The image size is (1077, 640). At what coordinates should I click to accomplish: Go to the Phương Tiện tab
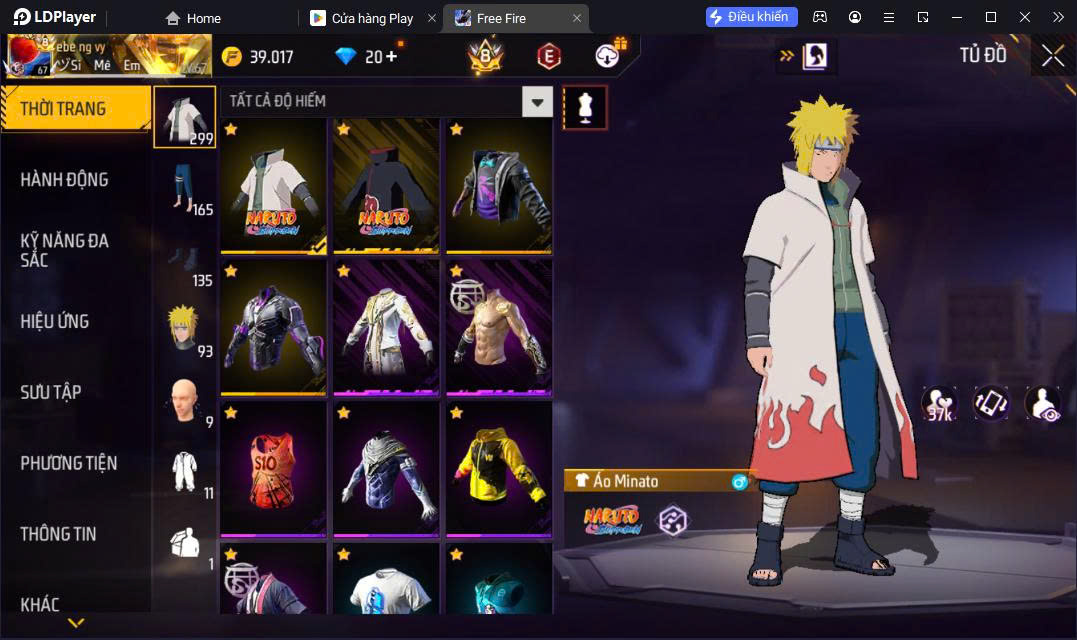(69, 463)
